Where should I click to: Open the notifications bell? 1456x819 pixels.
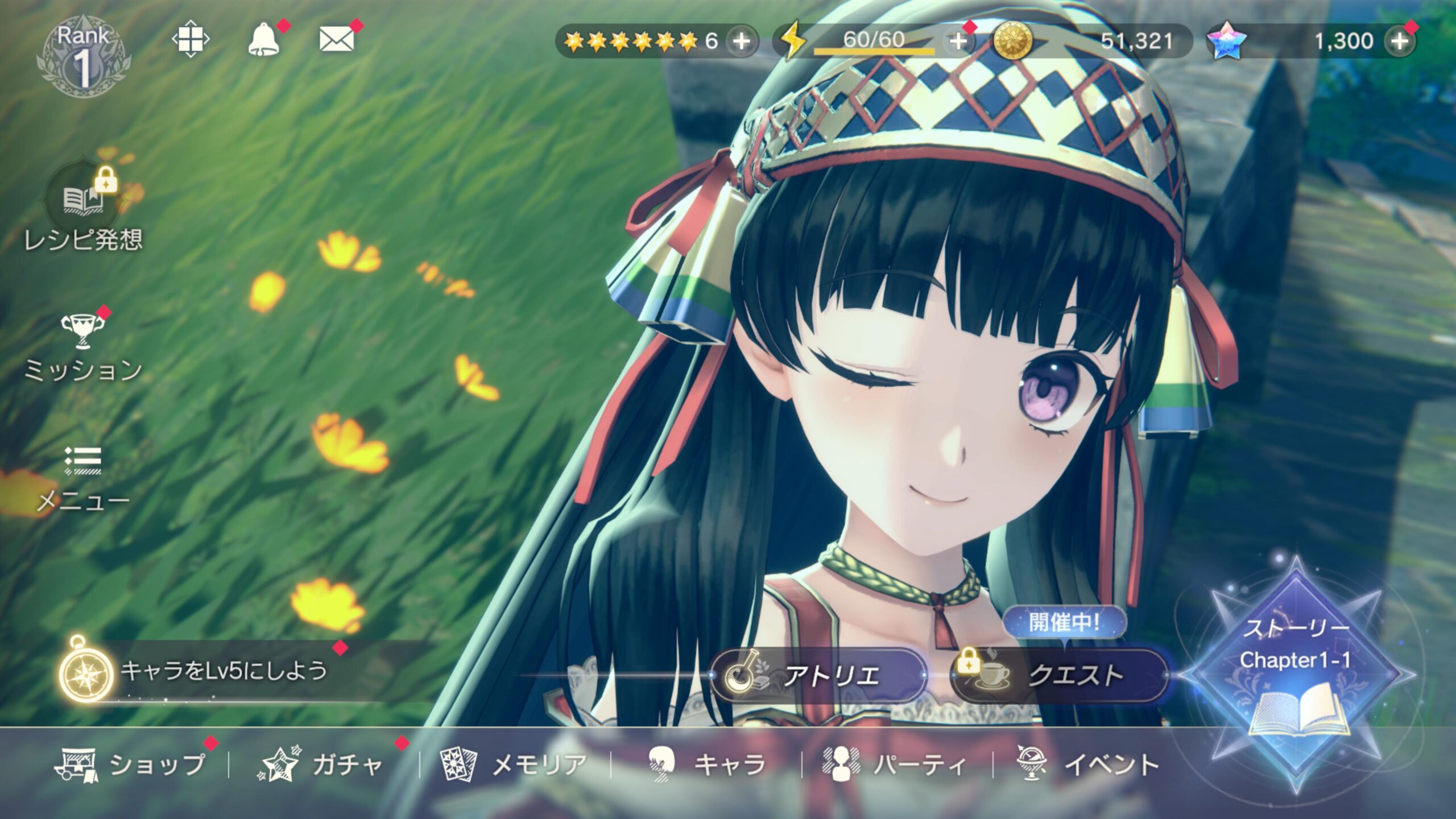coord(263,40)
